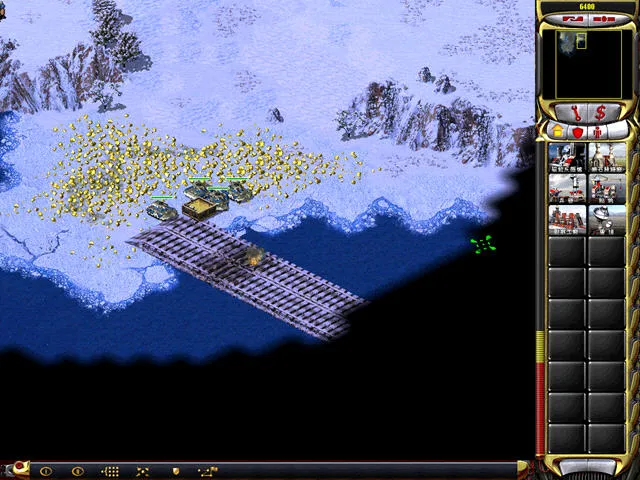Build the Tesla Reactor from the sidebar

[x=567, y=157]
